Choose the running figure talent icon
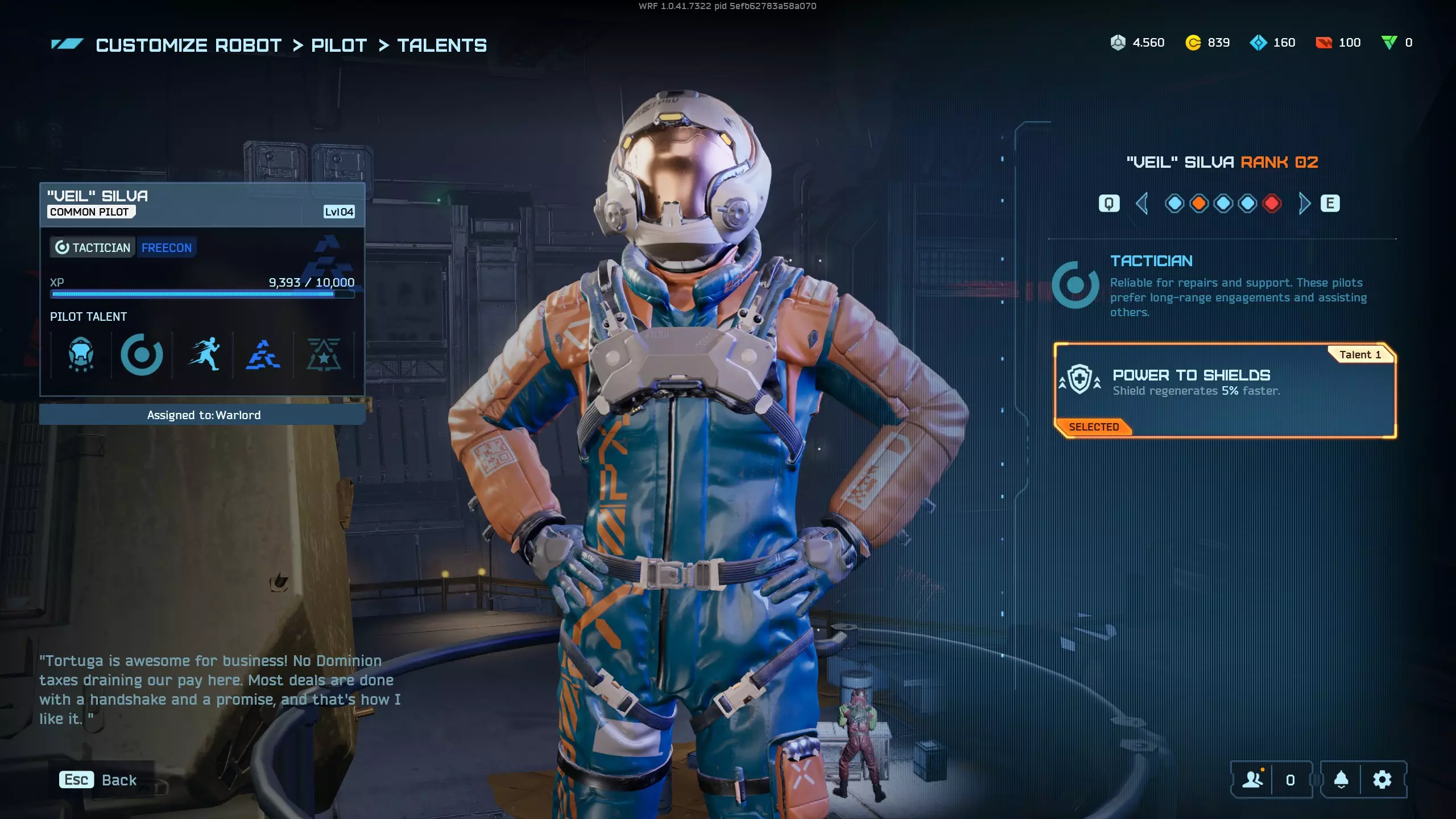The width and height of the screenshot is (1456, 819). 203,355
